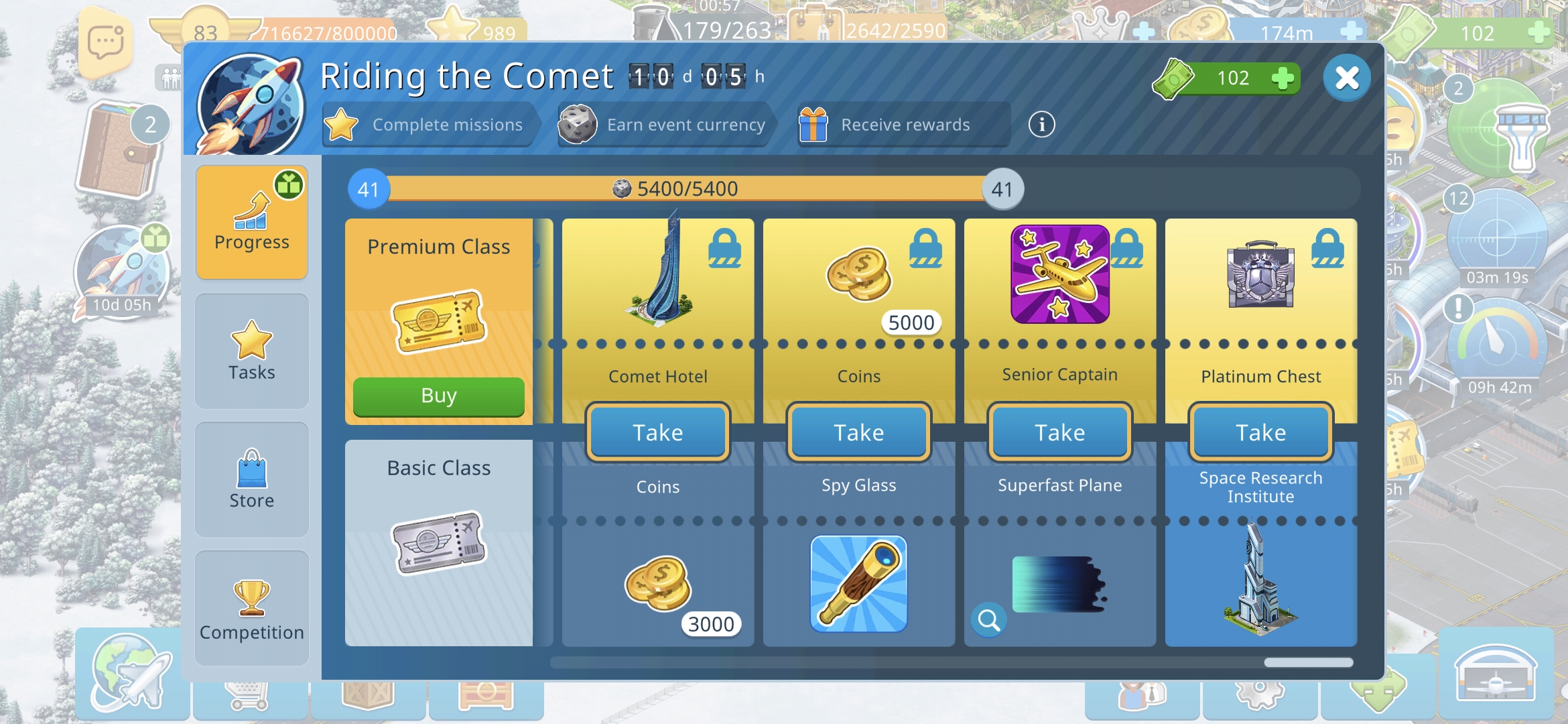Click the reward list horizontal scrollbar
The width and height of the screenshot is (1568, 724).
(952, 662)
